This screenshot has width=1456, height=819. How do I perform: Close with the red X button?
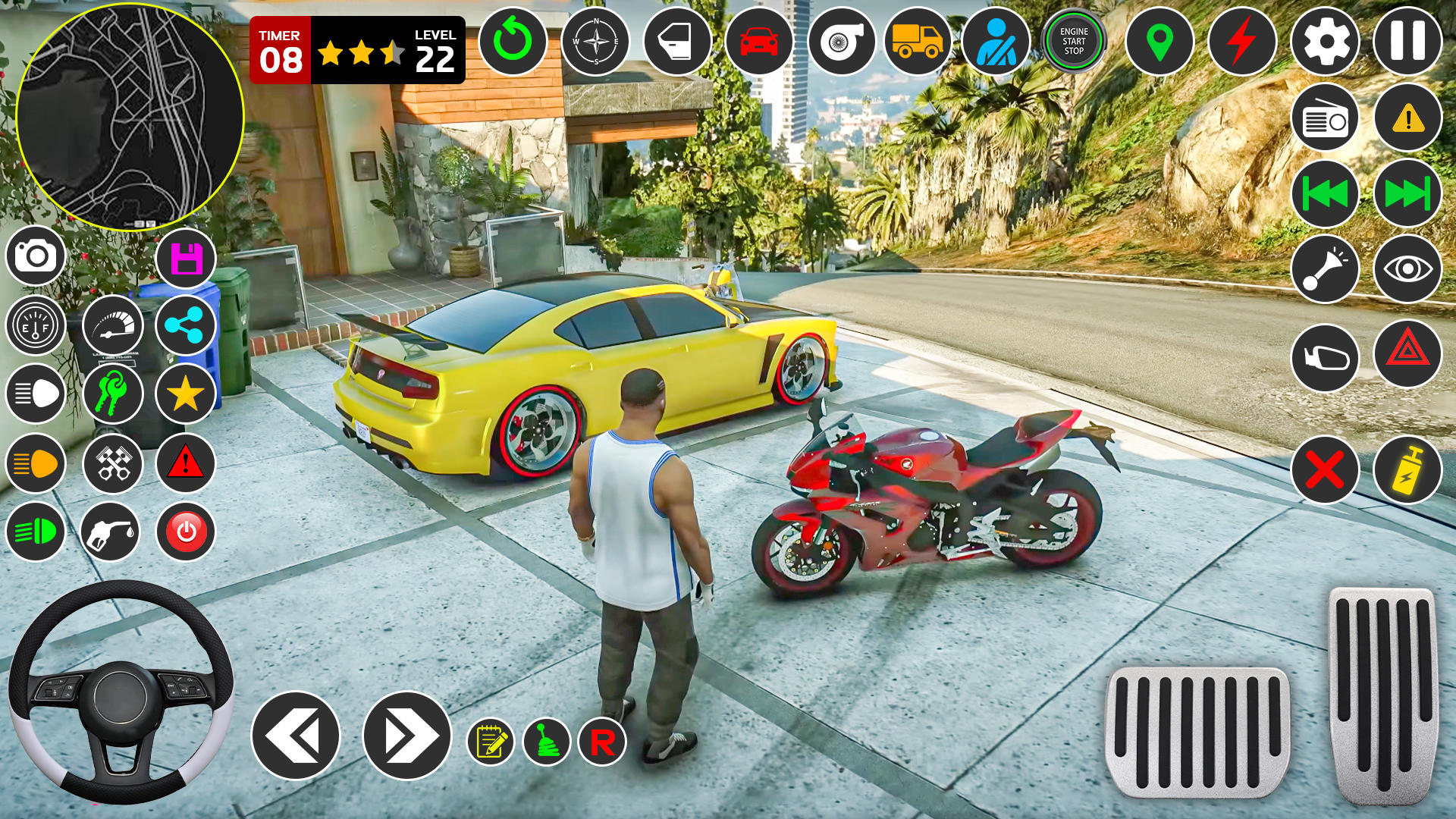click(x=1325, y=470)
